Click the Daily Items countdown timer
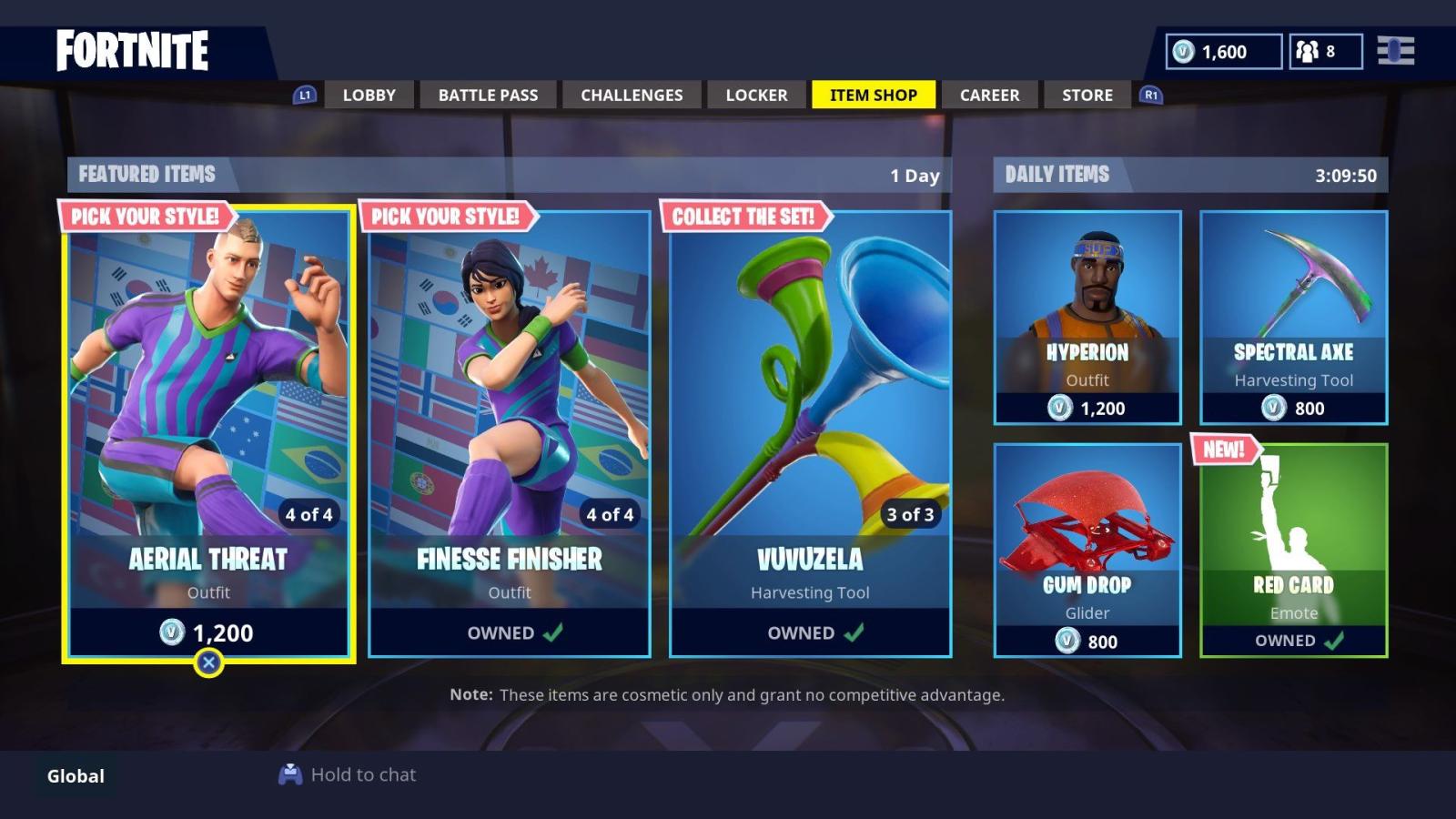This screenshot has height=819, width=1456. (x=1345, y=175)
